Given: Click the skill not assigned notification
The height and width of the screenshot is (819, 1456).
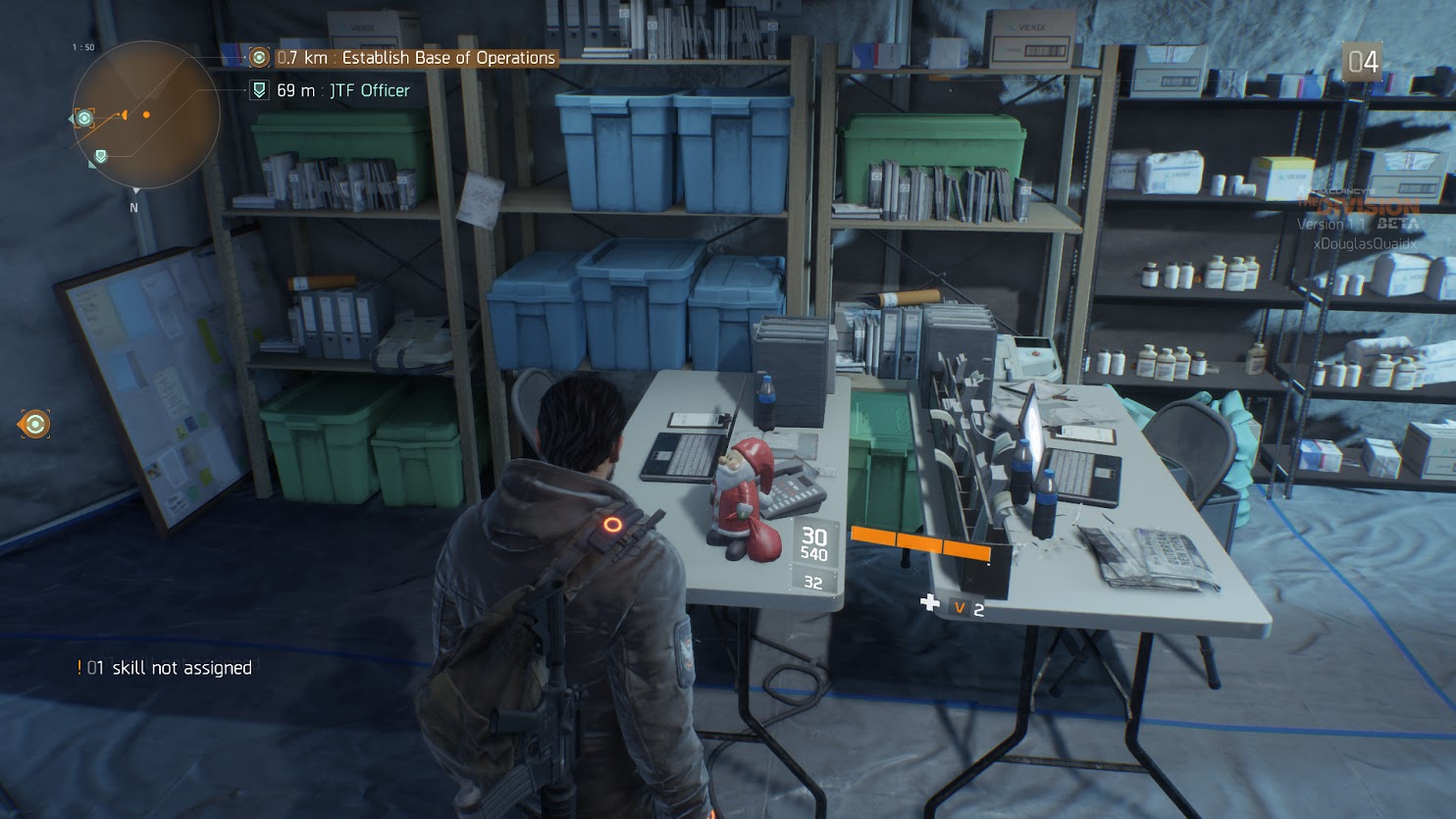Looking at the screenshot, I should 169,668.
